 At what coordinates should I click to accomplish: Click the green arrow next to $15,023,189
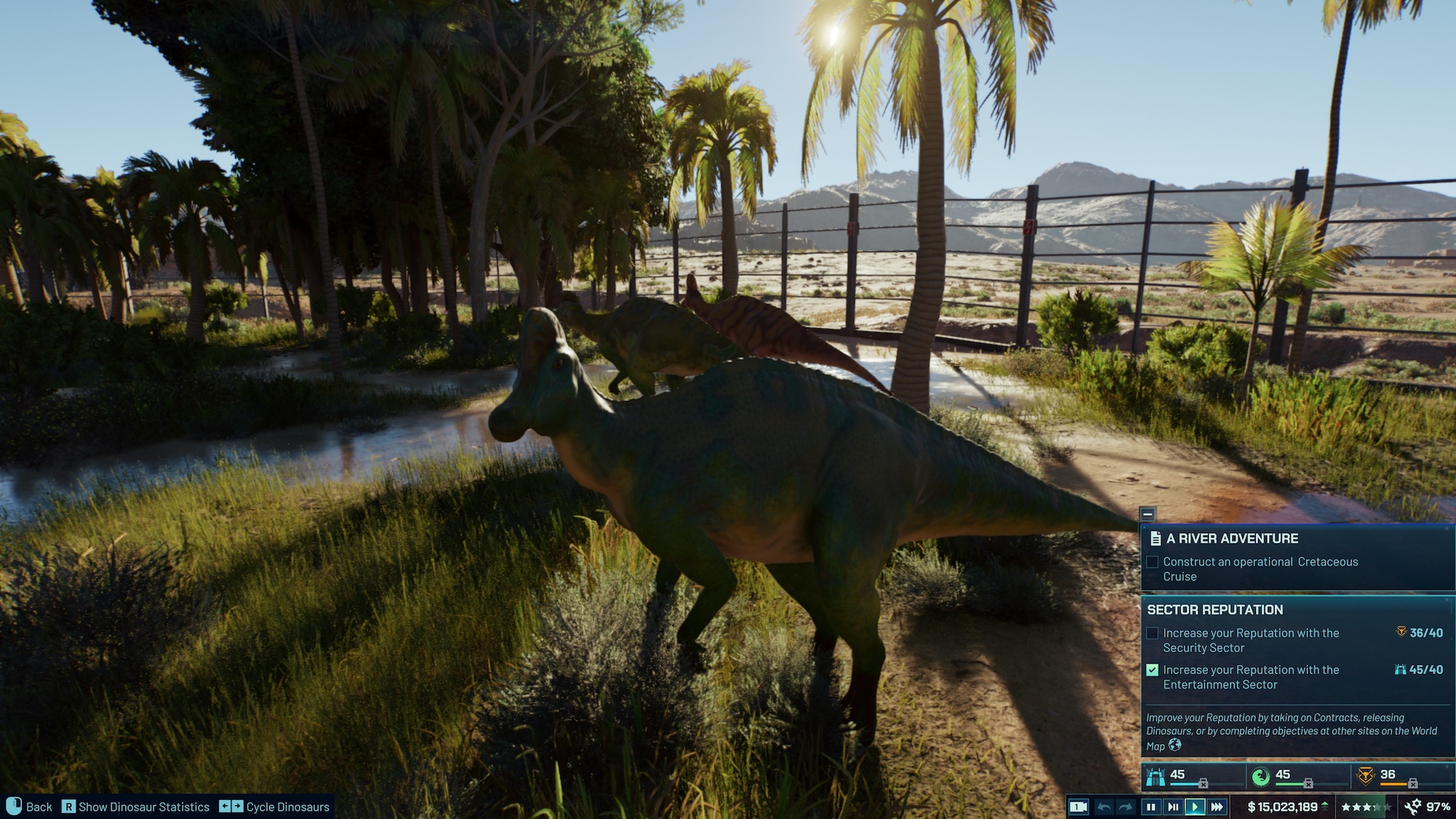coord(1326,806)
